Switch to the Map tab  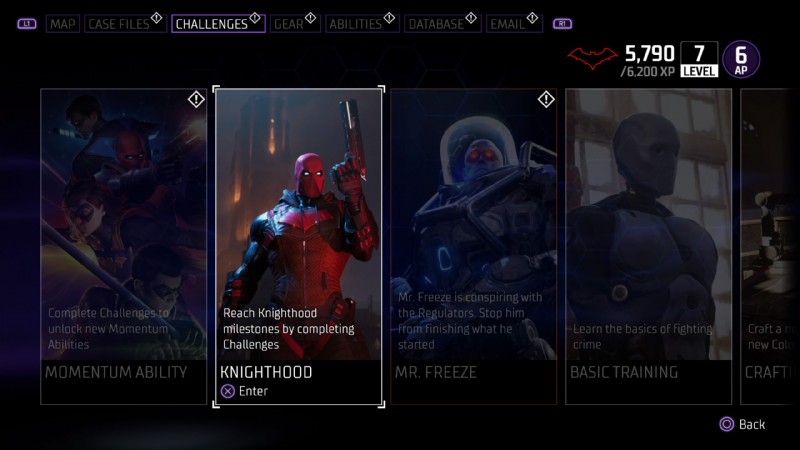(x=63, y=23)
